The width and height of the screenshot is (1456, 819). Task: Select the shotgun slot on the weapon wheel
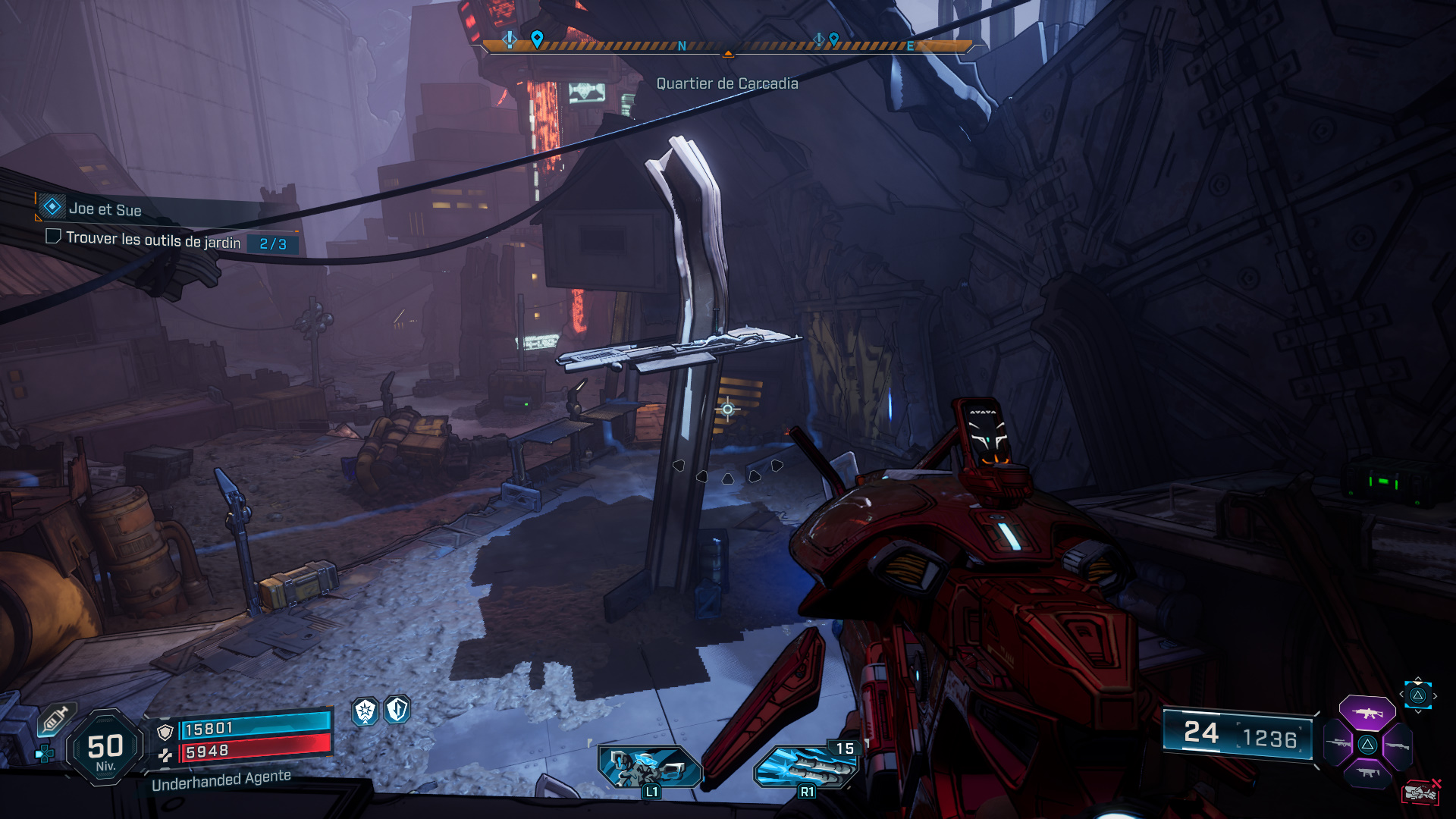(1398, 745)
